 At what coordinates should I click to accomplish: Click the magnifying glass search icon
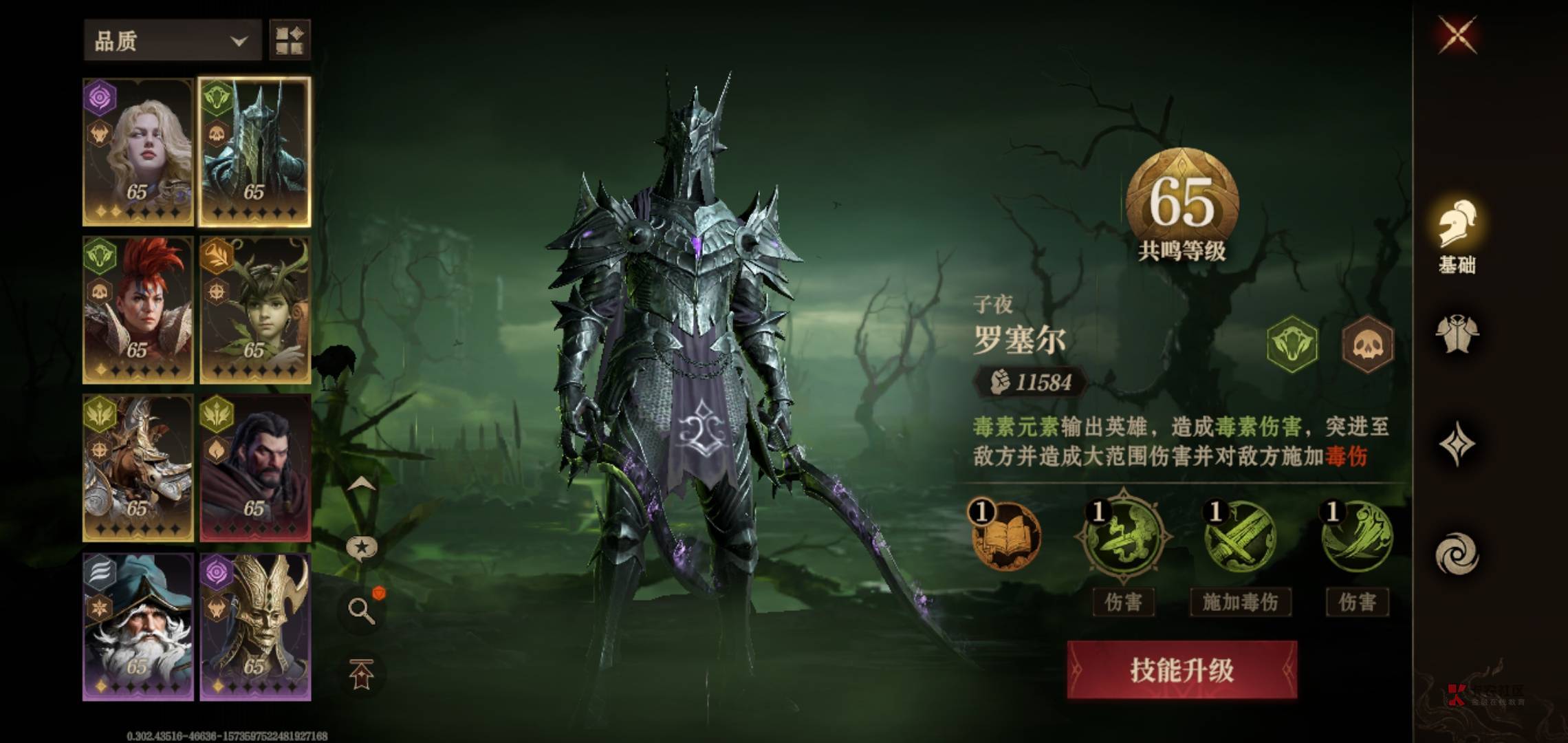click(361, 610)
